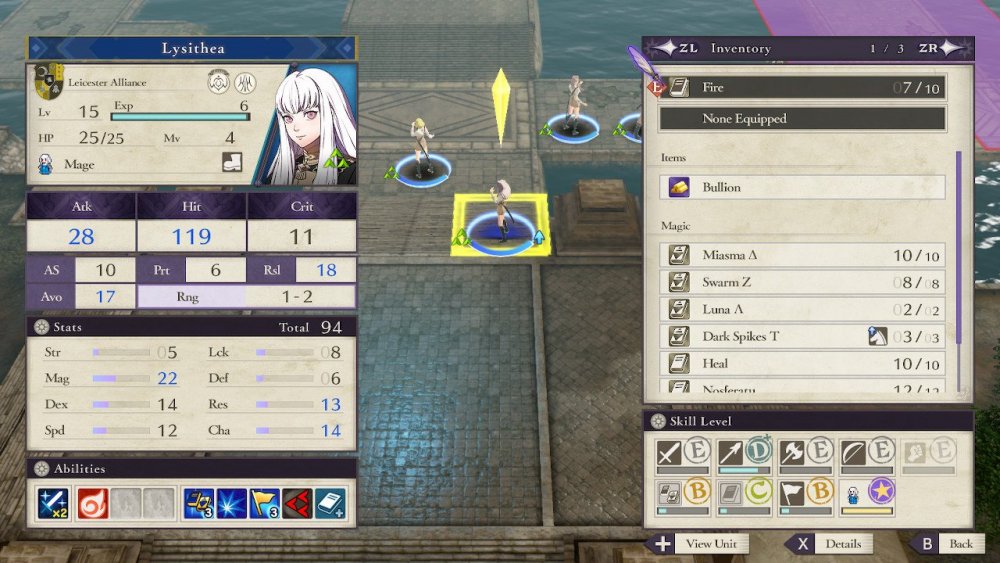The image size is (1000, 563).
Task: Choose Dark Spikes from the magic list
Action: point(802,337)
